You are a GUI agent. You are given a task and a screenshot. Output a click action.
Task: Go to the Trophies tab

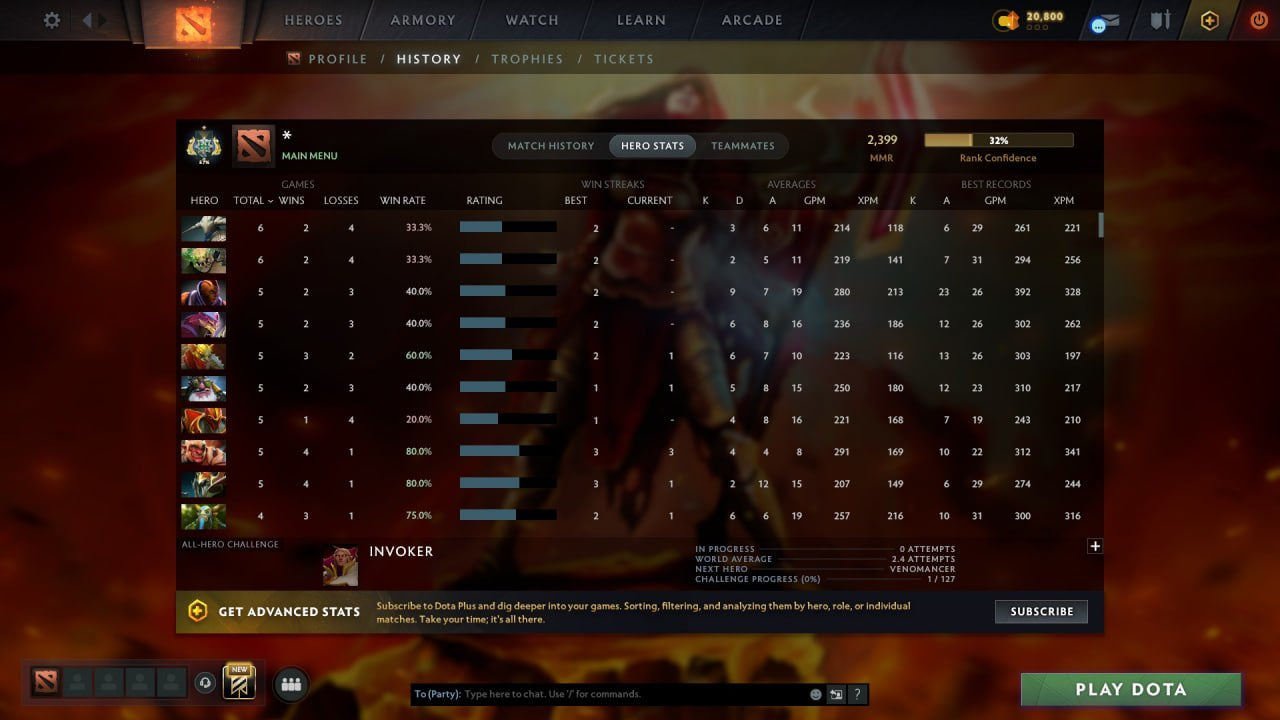coord(528,59)
